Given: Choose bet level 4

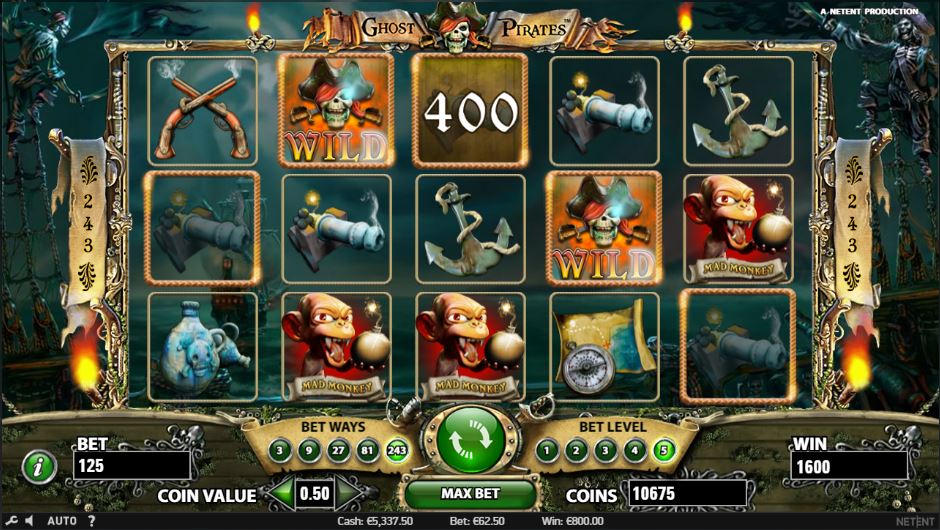Looking at the screenshot, I should (633, 451).
